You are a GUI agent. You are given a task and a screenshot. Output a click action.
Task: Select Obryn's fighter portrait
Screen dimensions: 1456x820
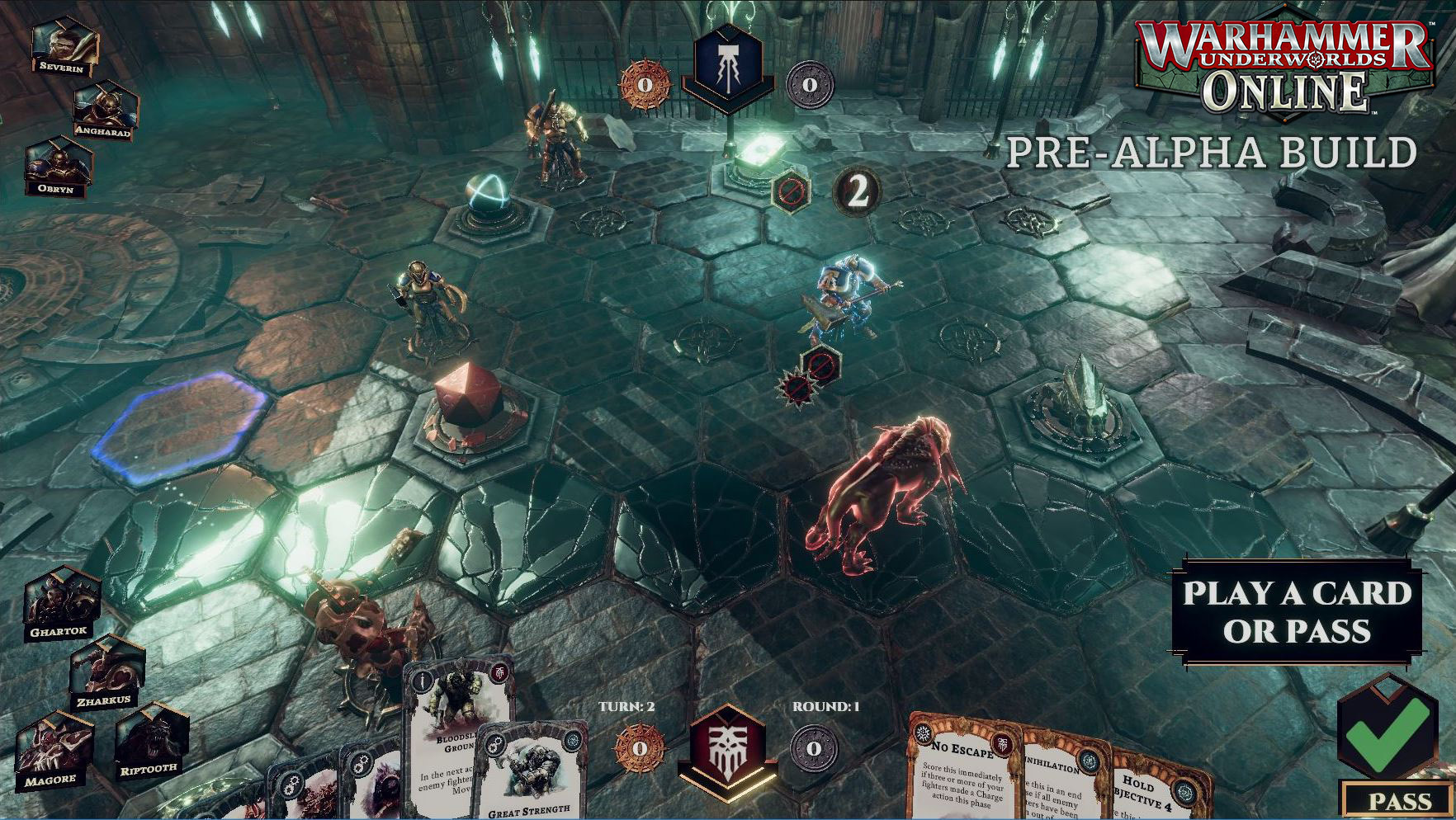(x=58, y=165)
